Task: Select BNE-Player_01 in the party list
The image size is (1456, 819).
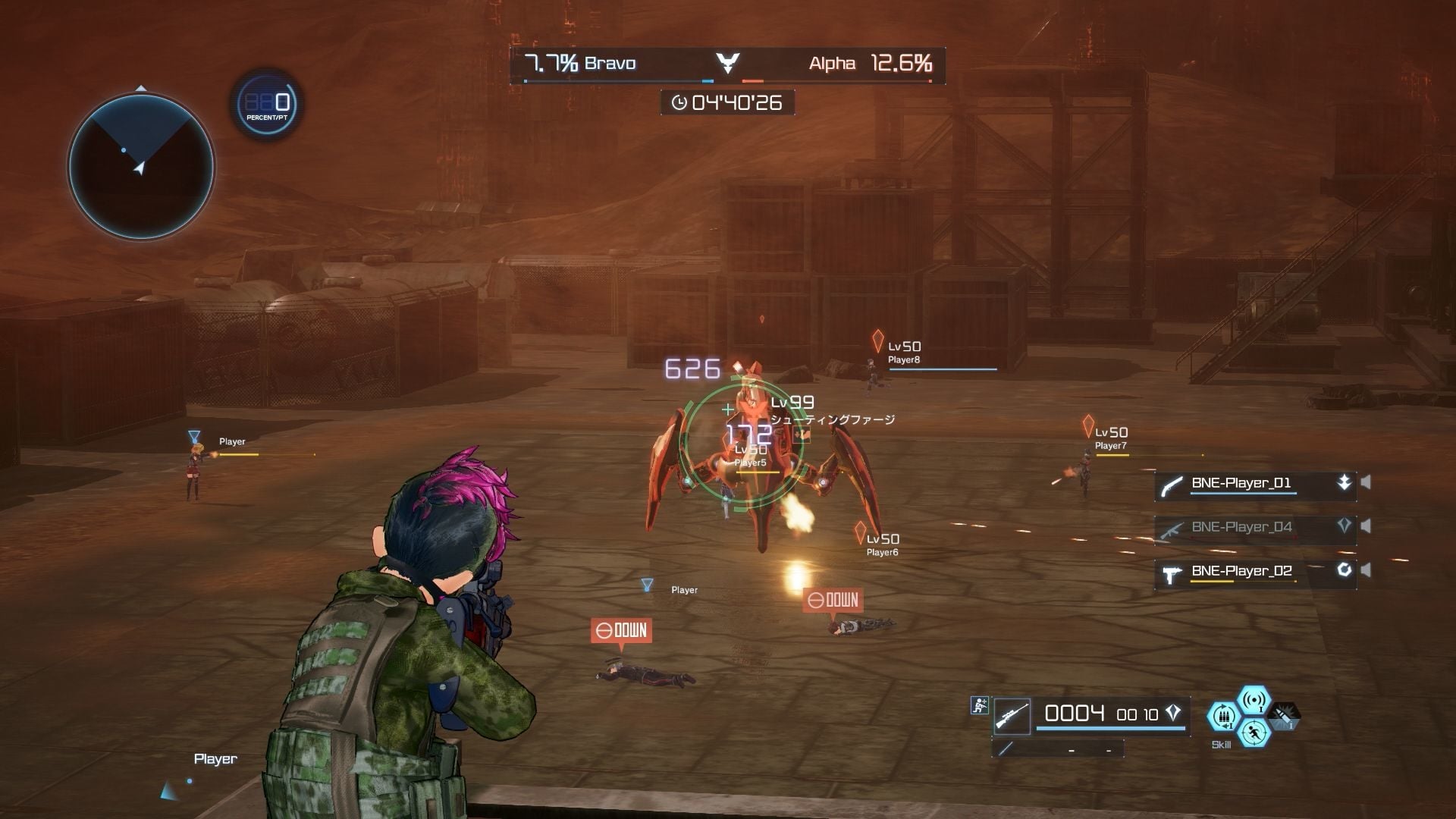Action: tap(1241, 484)
